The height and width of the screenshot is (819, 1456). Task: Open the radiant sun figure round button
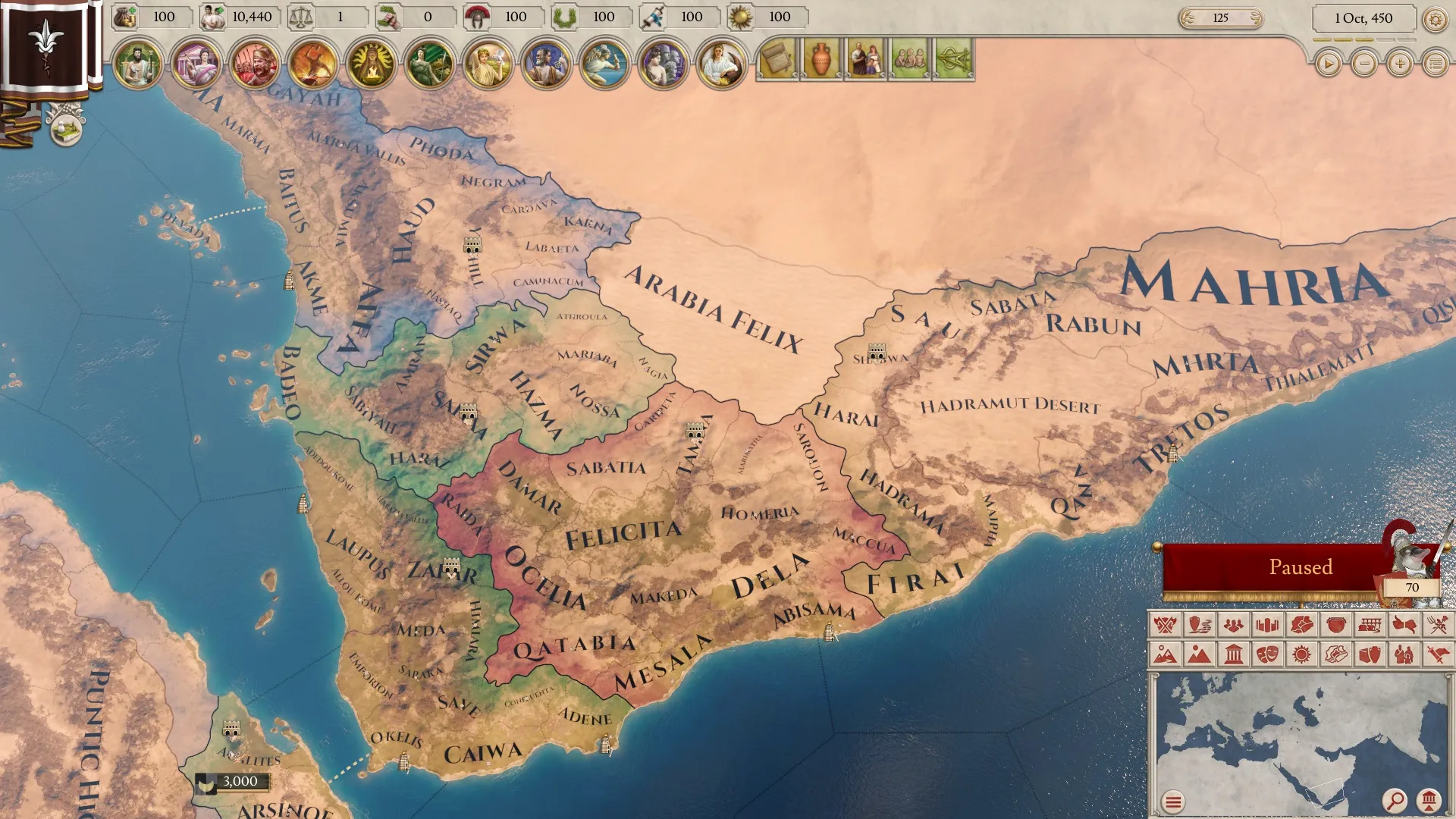(x=372, y=64)
